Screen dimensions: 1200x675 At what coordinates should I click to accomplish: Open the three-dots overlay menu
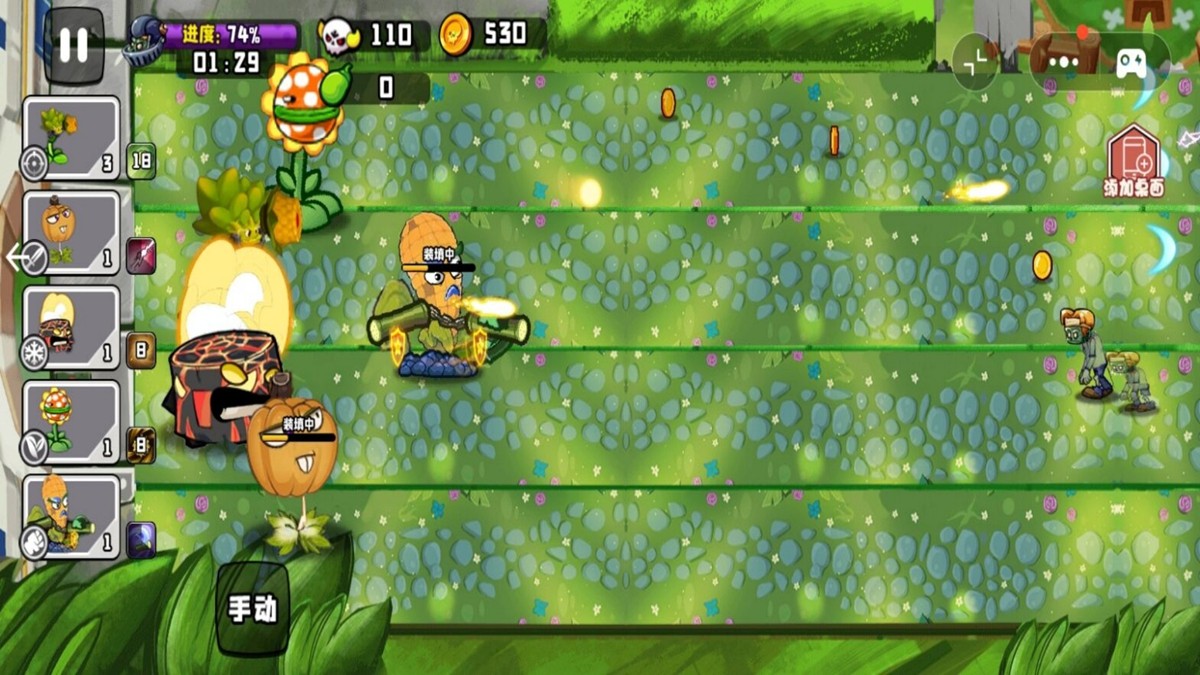point(1064,61)
